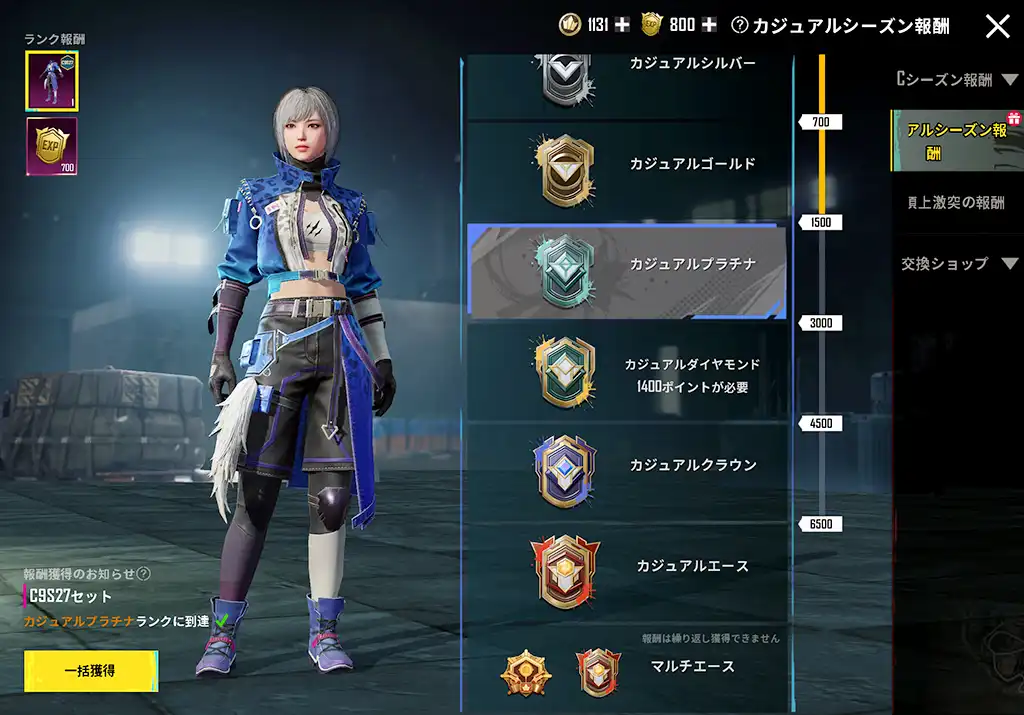Select the outfit set rank reward thumbnail
Image resolution: width=1024 pixels, height=715 pixels.
pyautogui.click(x=52, y=81)
